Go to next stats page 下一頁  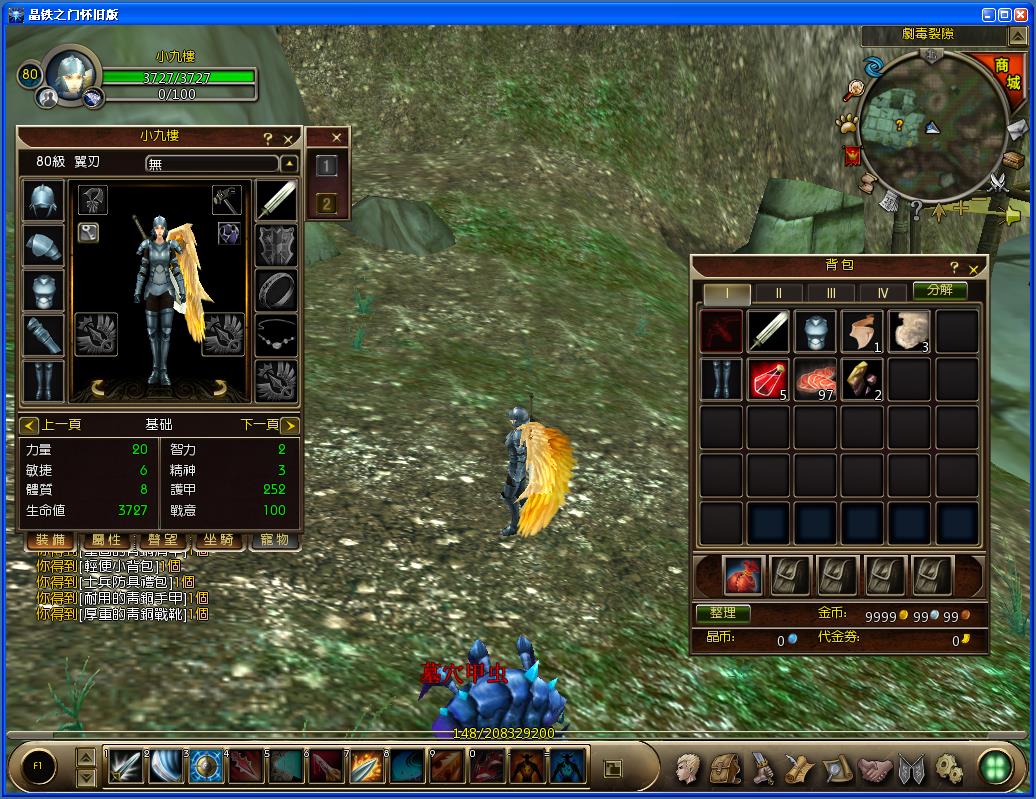tap(289, 425)
